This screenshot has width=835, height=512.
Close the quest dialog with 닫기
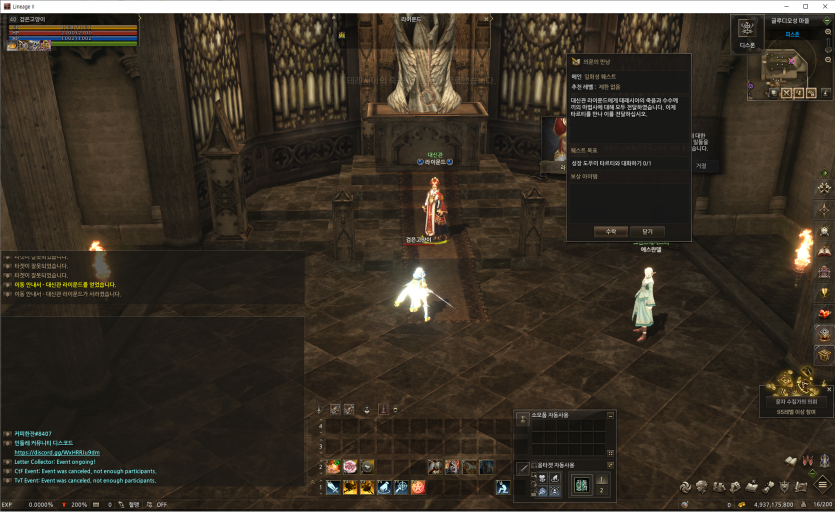647,231
